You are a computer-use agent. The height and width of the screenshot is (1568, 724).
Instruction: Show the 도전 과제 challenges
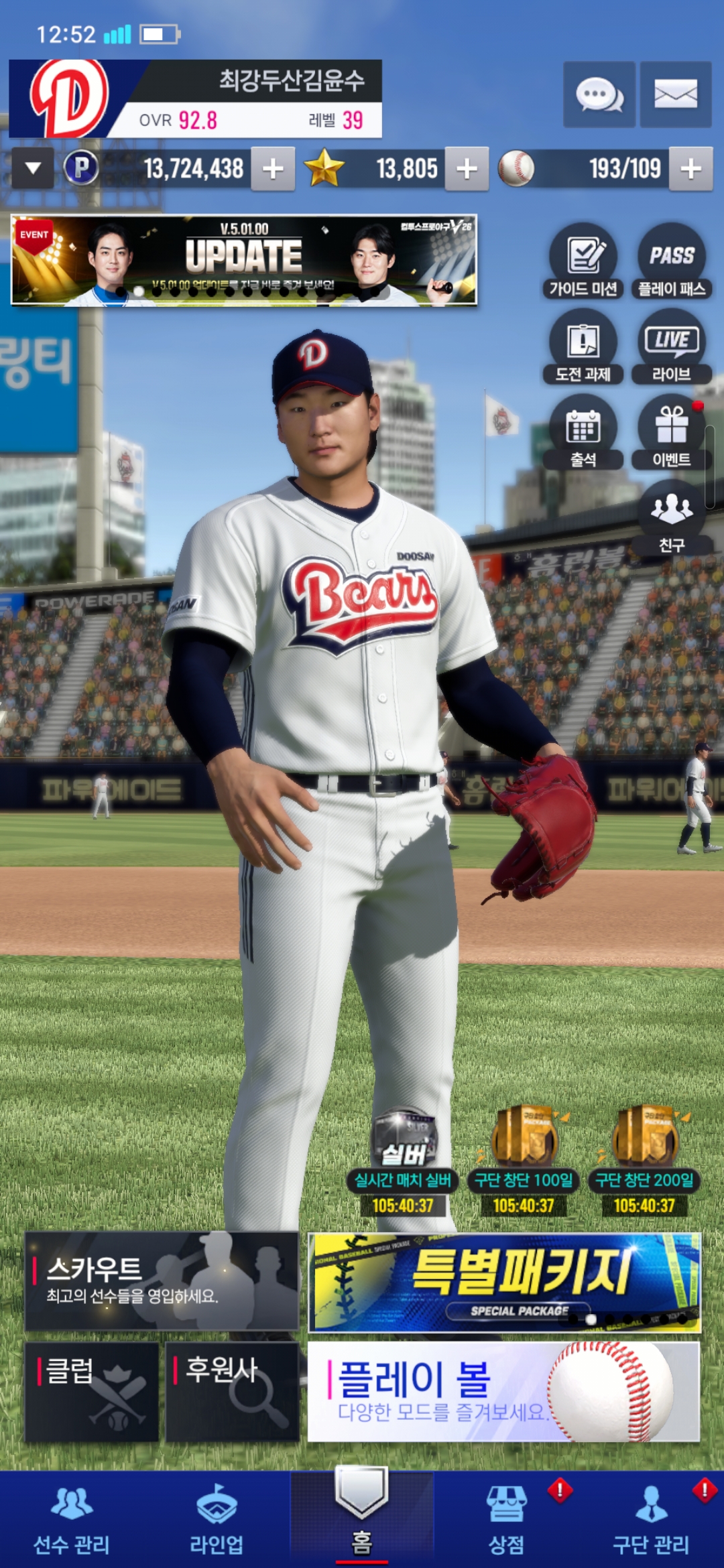(583, 346)
